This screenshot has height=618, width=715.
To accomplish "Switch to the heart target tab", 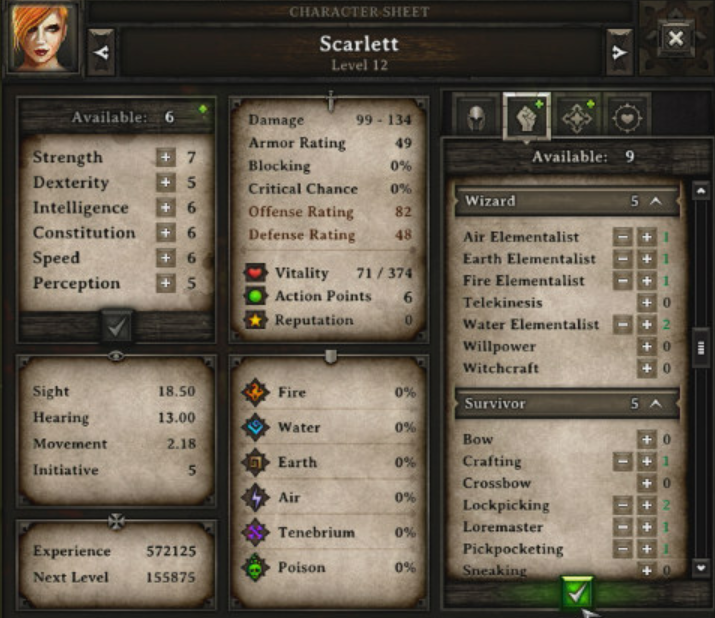I will click(627, 117).
